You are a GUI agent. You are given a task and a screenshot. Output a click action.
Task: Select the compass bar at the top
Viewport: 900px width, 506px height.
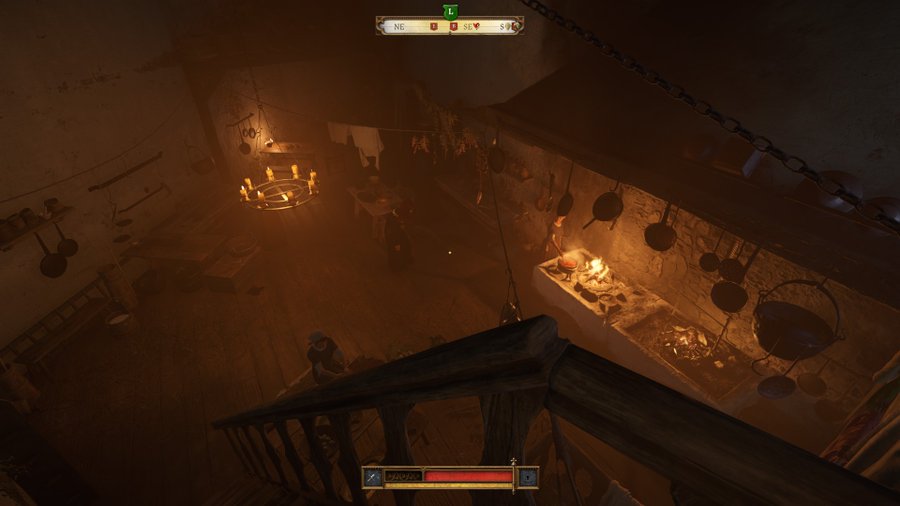(450, 26)
